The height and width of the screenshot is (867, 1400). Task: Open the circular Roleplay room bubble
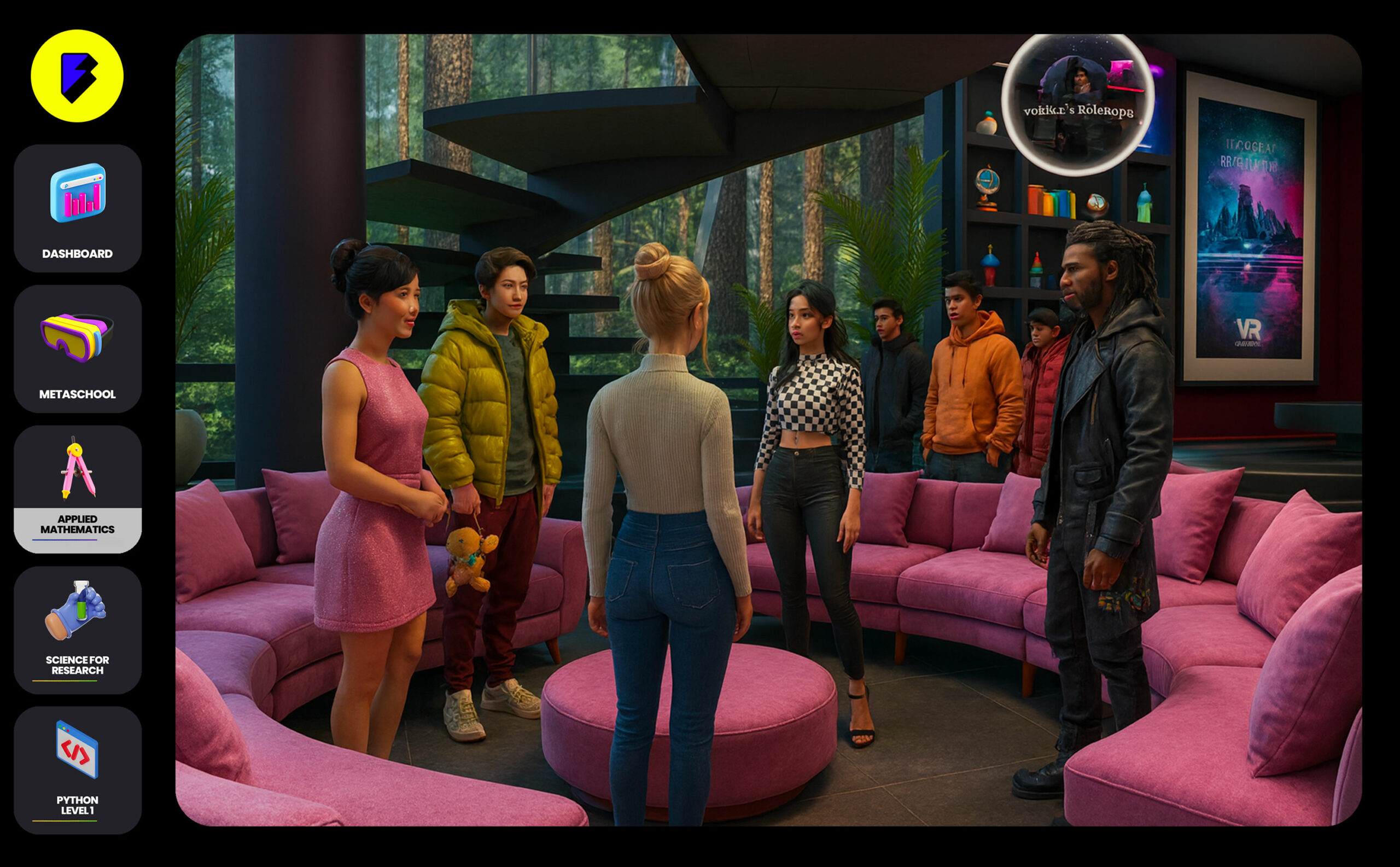point(1078,104)
